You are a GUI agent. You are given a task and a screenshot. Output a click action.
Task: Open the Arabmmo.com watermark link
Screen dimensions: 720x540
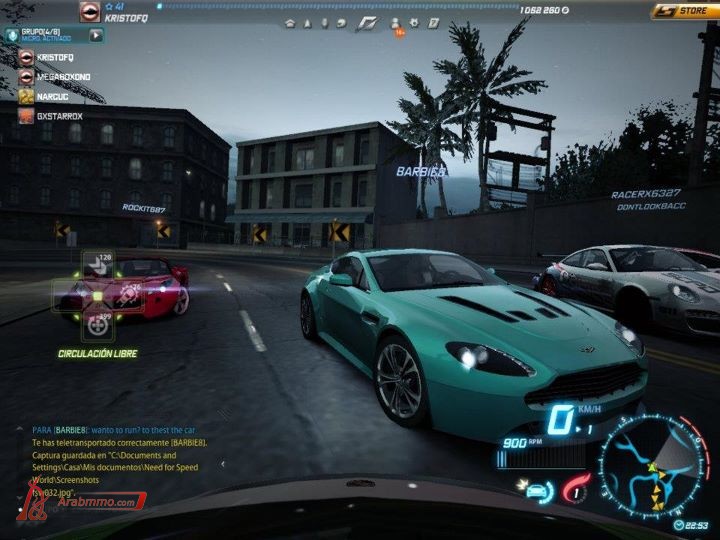[88, 501]
